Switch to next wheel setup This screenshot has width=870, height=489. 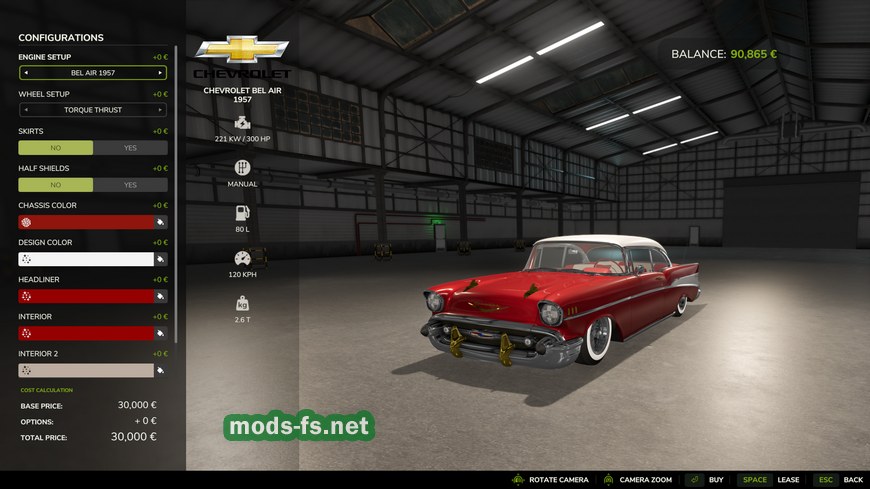pos(160,110)
